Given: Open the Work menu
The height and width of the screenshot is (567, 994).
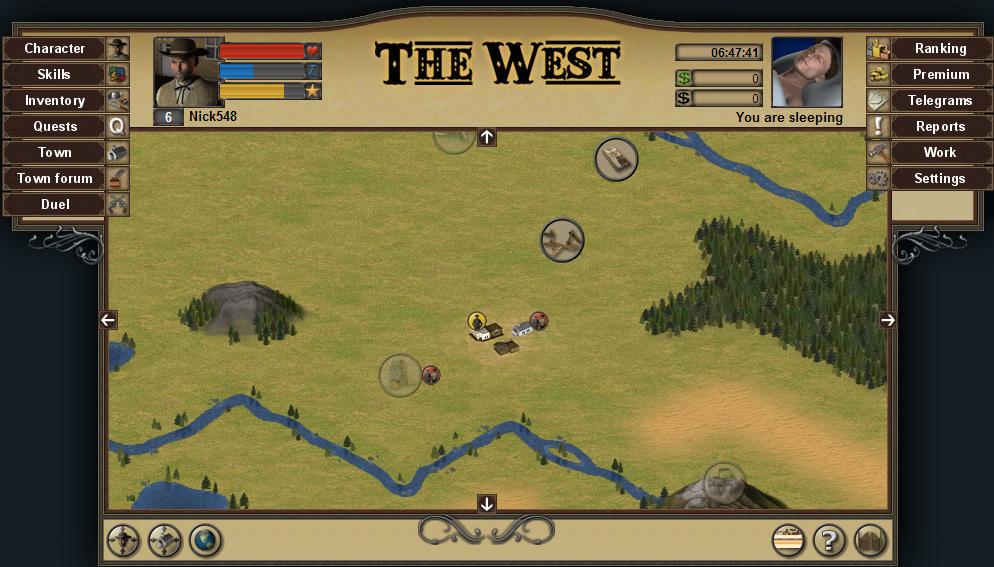Looking at the screenshot, I should (x=939, y=152).
